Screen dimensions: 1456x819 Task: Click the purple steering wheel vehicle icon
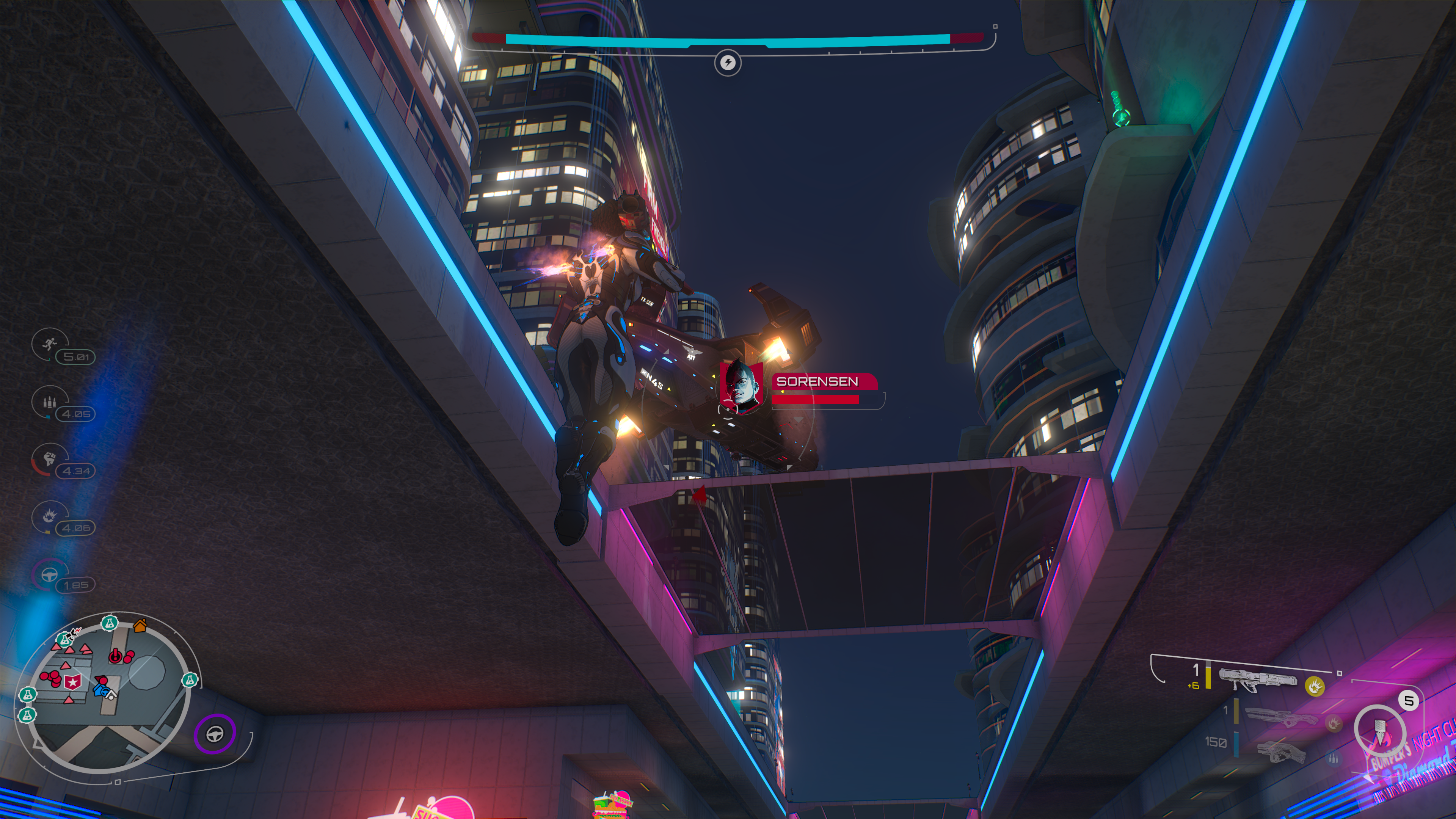coord(215,734)
